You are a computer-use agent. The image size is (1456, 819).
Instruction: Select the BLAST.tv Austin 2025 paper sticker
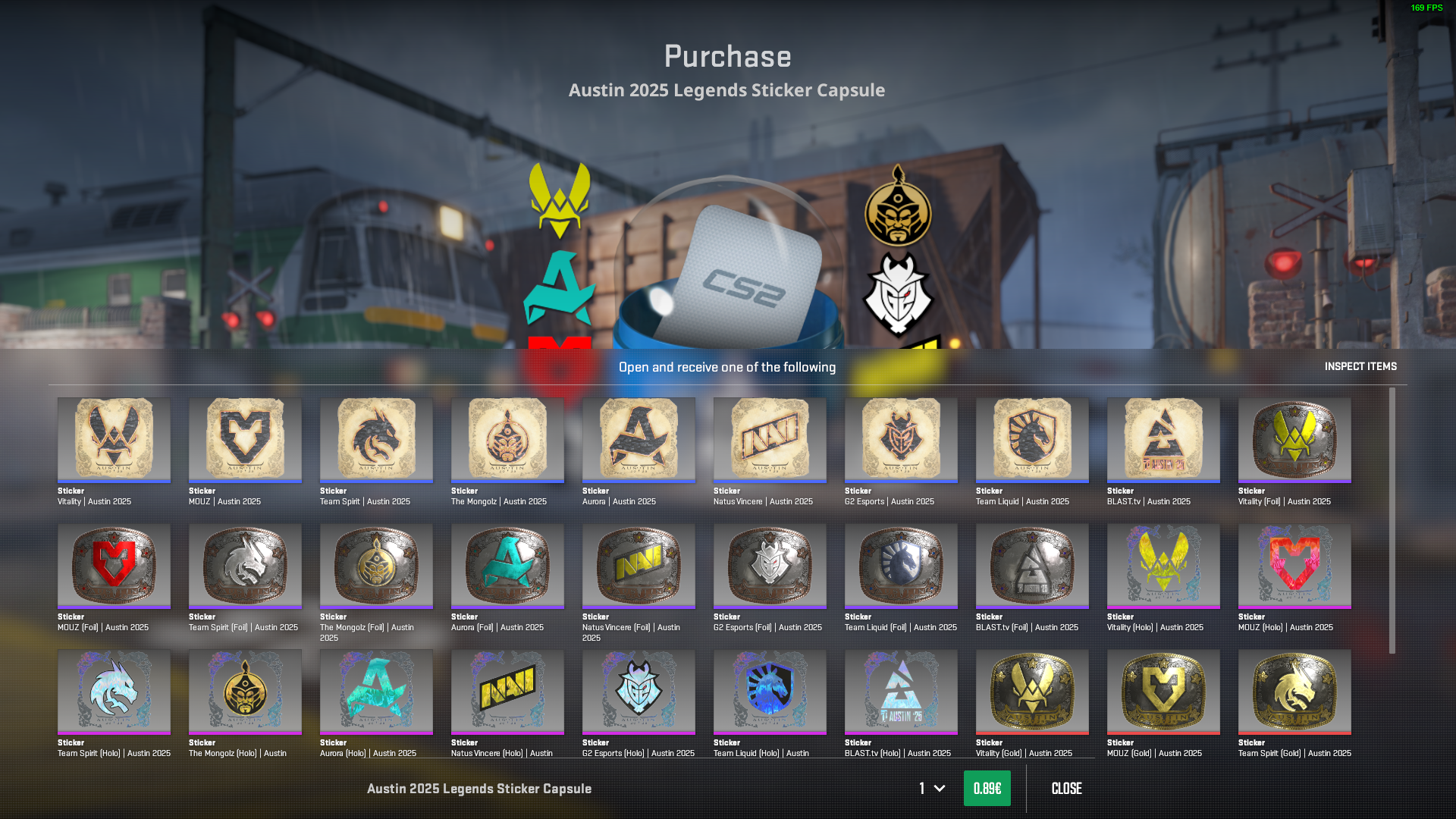[x=1163, y=440]
